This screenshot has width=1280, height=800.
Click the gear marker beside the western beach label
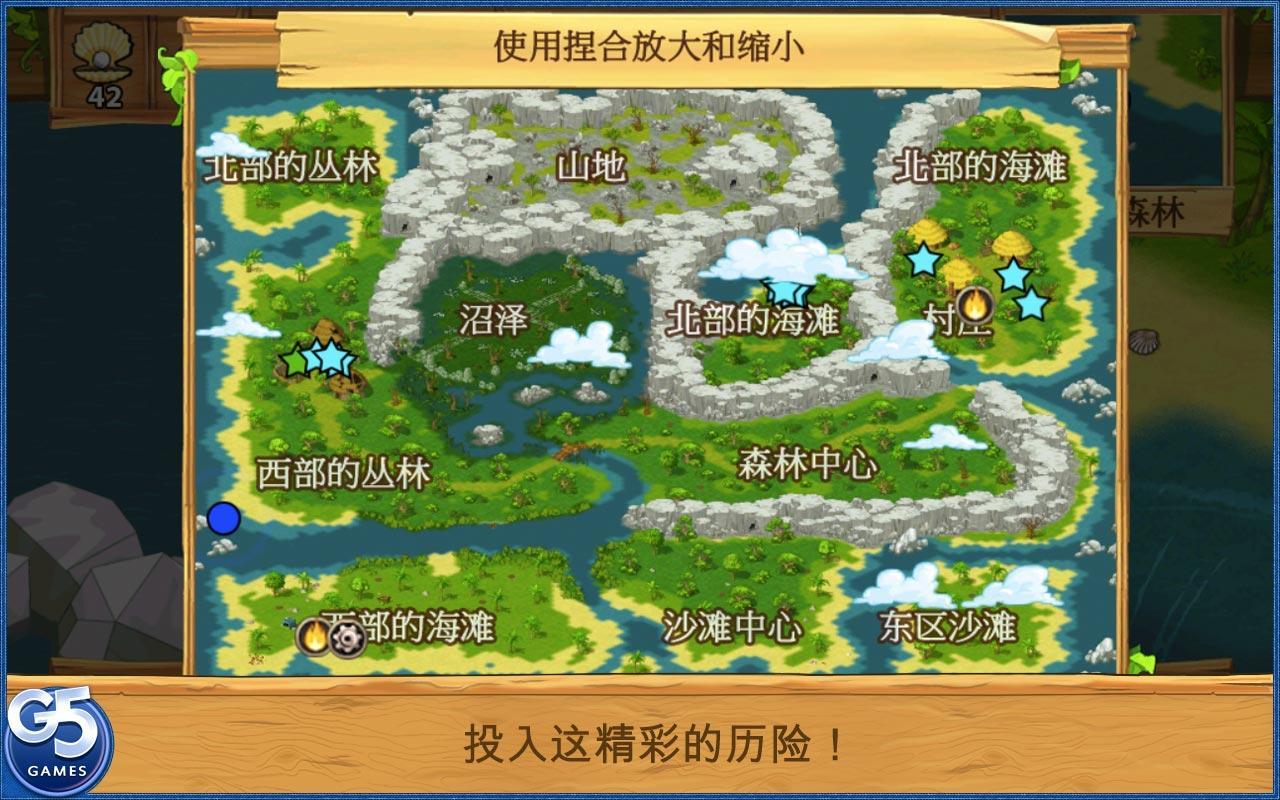coord(348,636)
